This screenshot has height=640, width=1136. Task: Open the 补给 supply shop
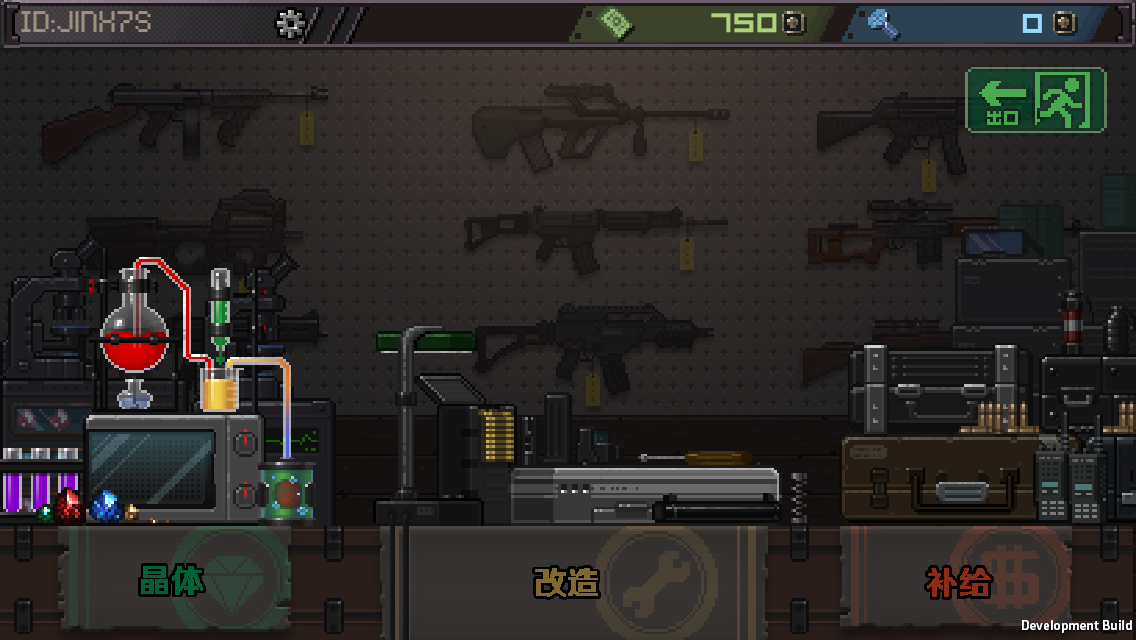[x=960, y=581]
